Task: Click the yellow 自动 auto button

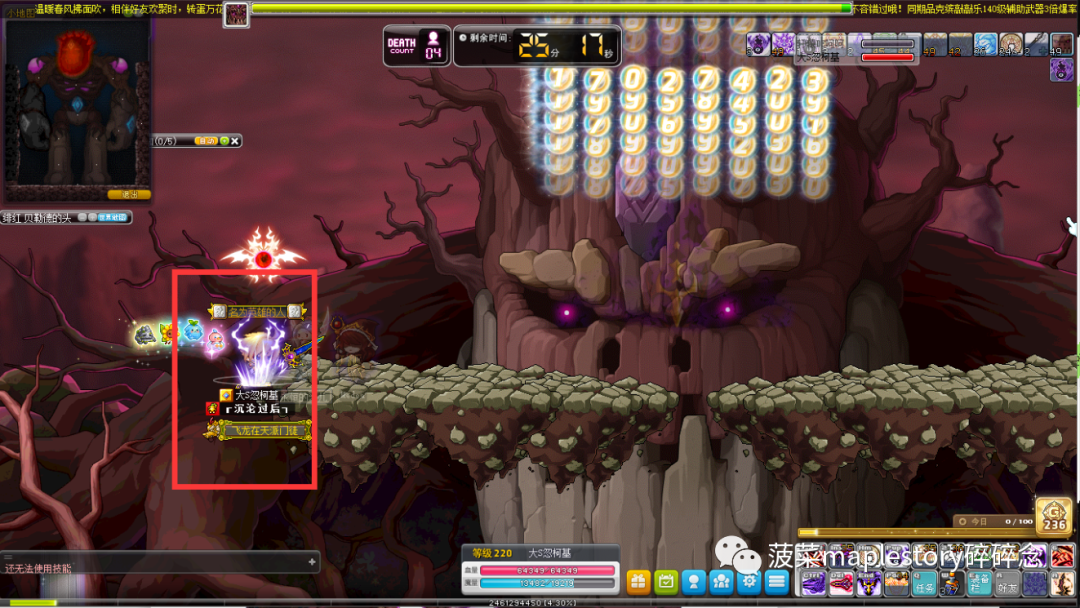Action: click(206, 141)
